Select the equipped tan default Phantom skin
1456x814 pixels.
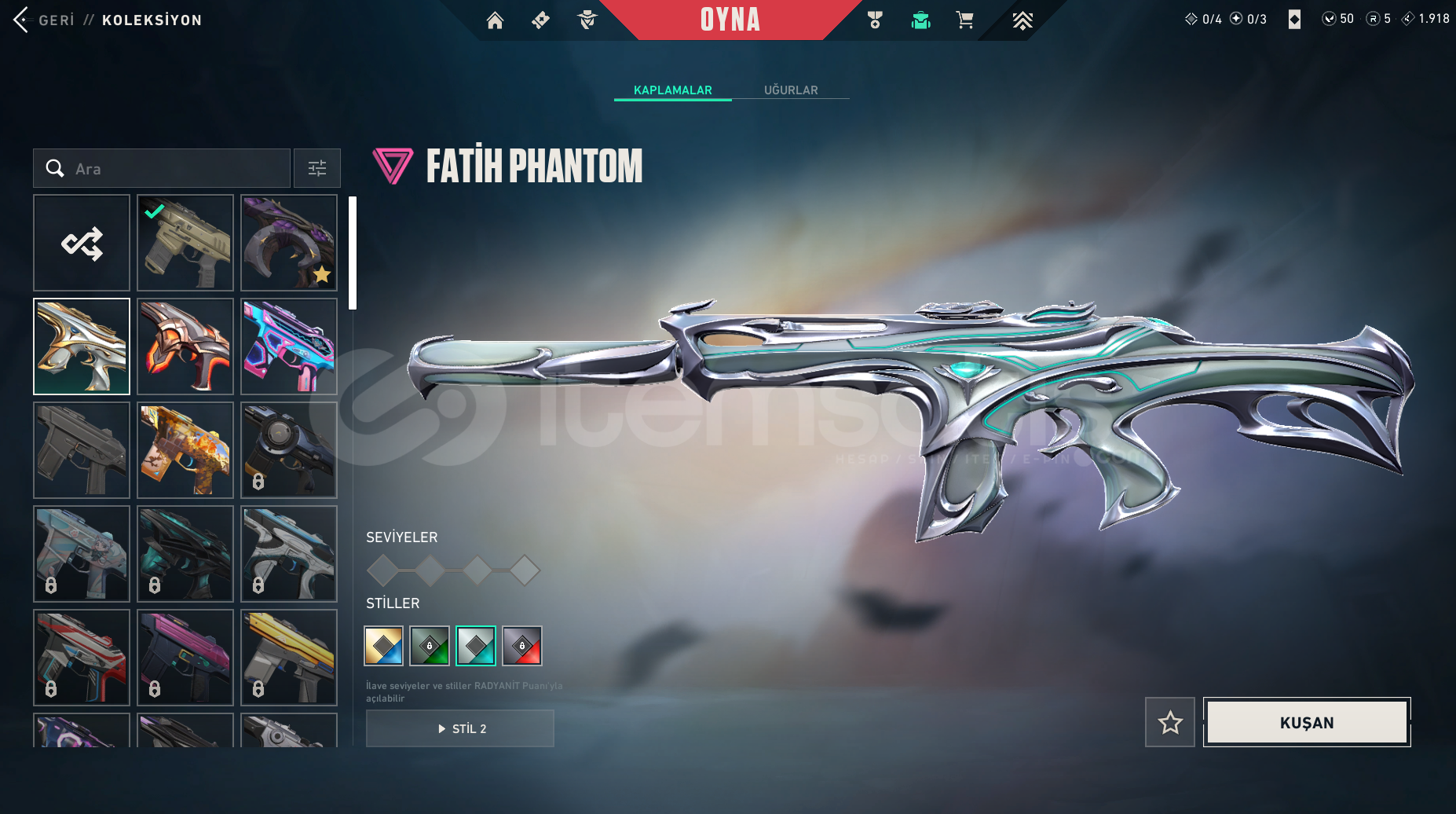[x=185, y=243]
